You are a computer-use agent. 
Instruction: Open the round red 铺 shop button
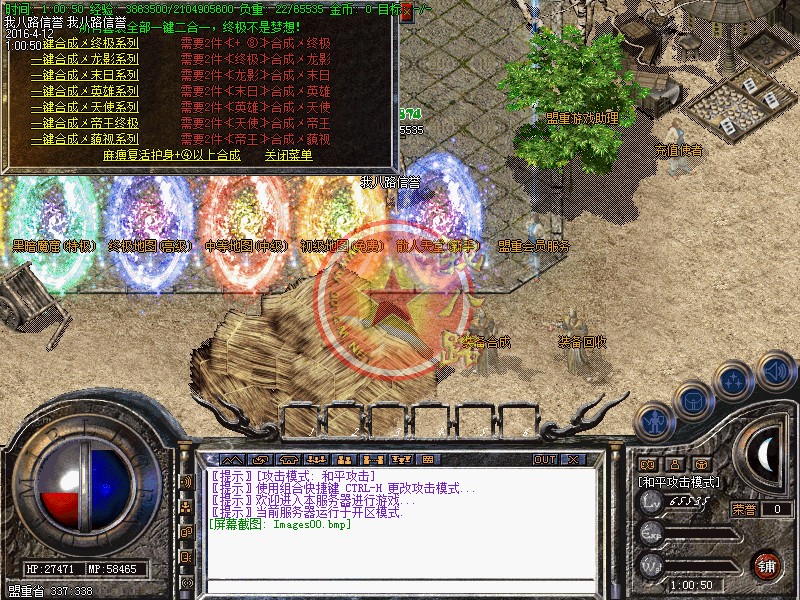click(x=765, y=565)
